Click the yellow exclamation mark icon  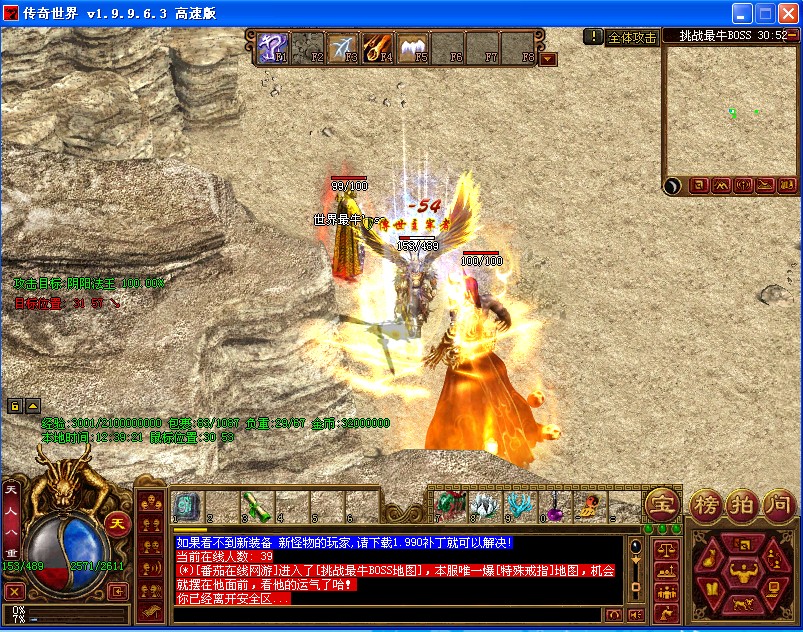click(593, 36)
